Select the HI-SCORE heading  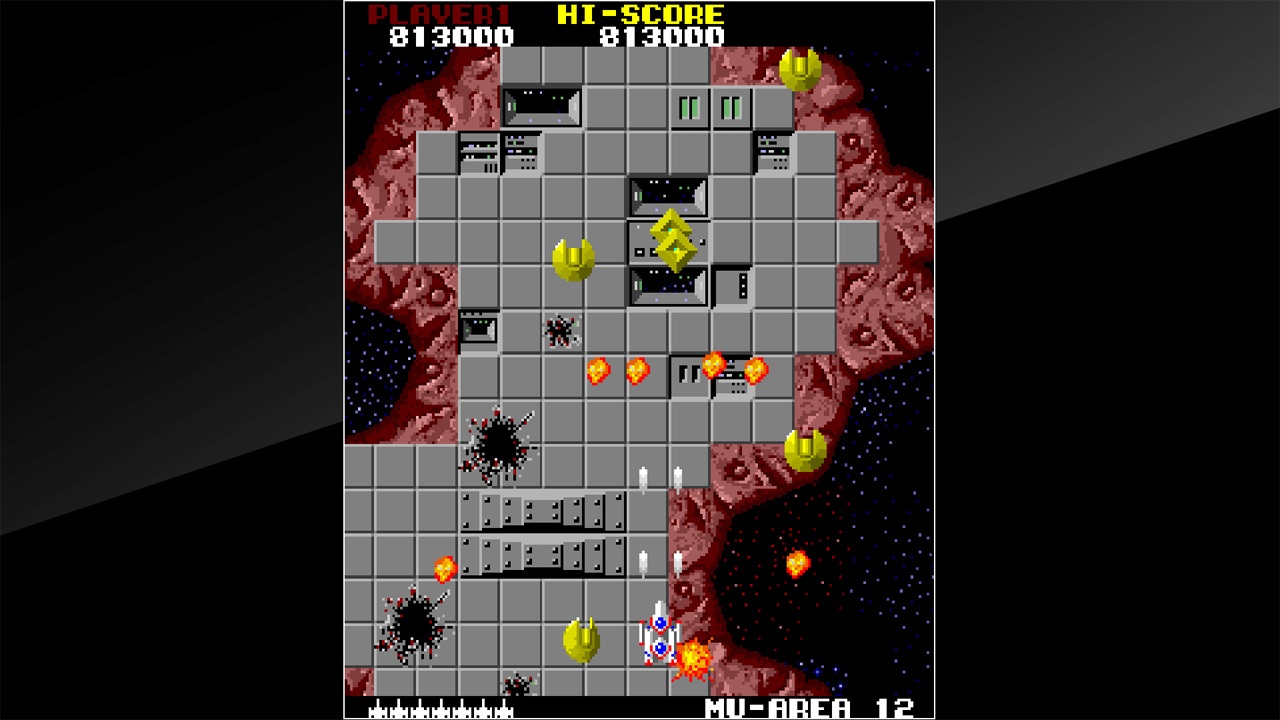(655, 14)
